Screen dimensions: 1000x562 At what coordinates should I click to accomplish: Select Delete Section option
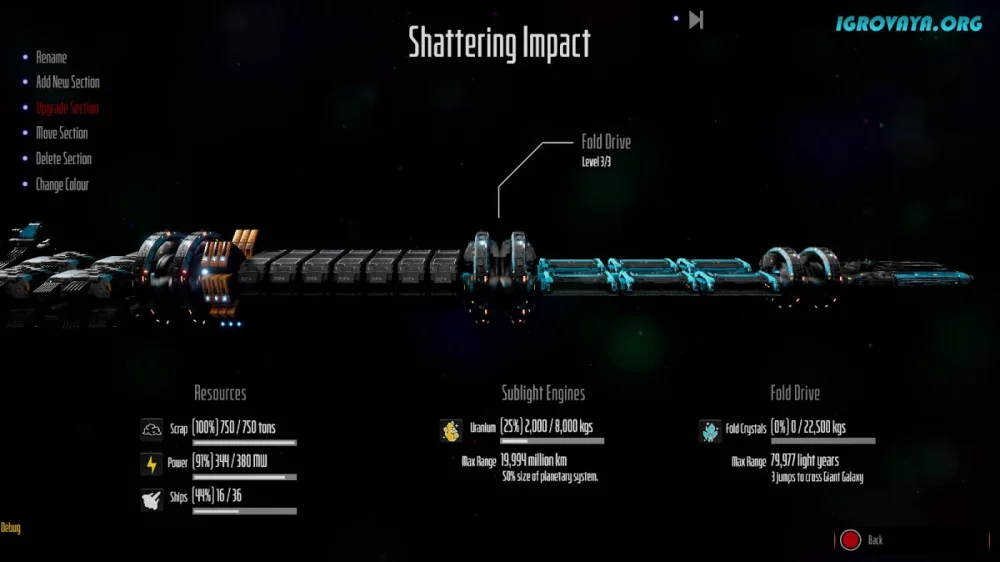[x=63, y=159]
